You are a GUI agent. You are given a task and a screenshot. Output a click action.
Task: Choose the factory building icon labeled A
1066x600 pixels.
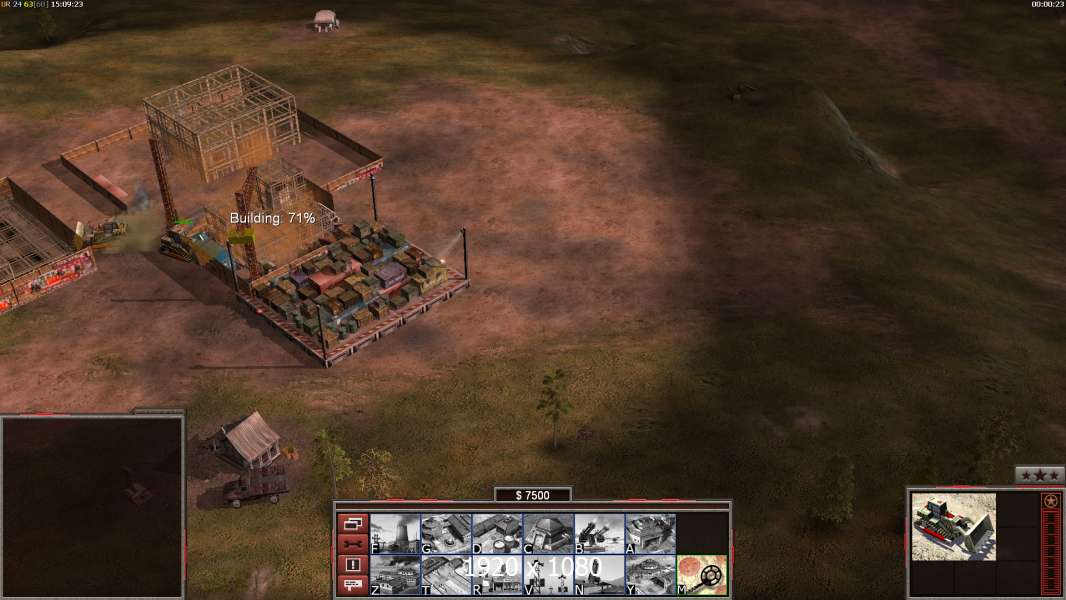pyautogui.click(x=650, y=534)
